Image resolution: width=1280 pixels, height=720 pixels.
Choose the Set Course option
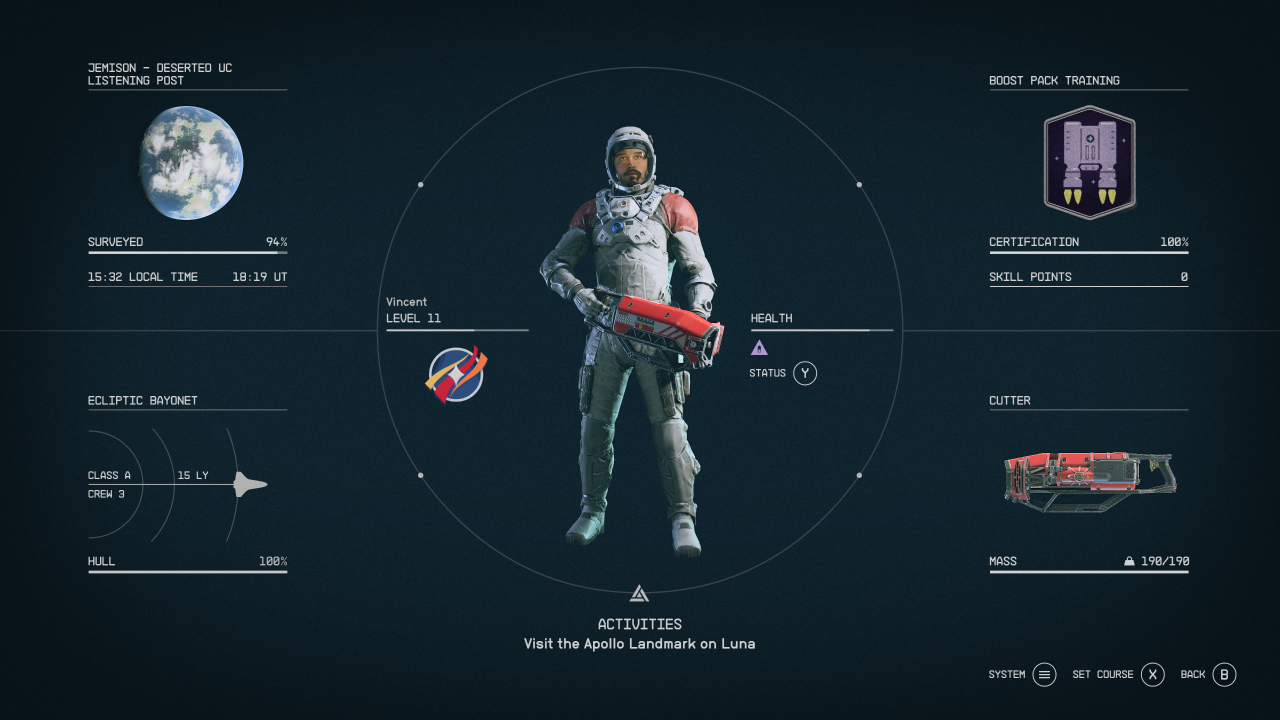[1152, 675]
